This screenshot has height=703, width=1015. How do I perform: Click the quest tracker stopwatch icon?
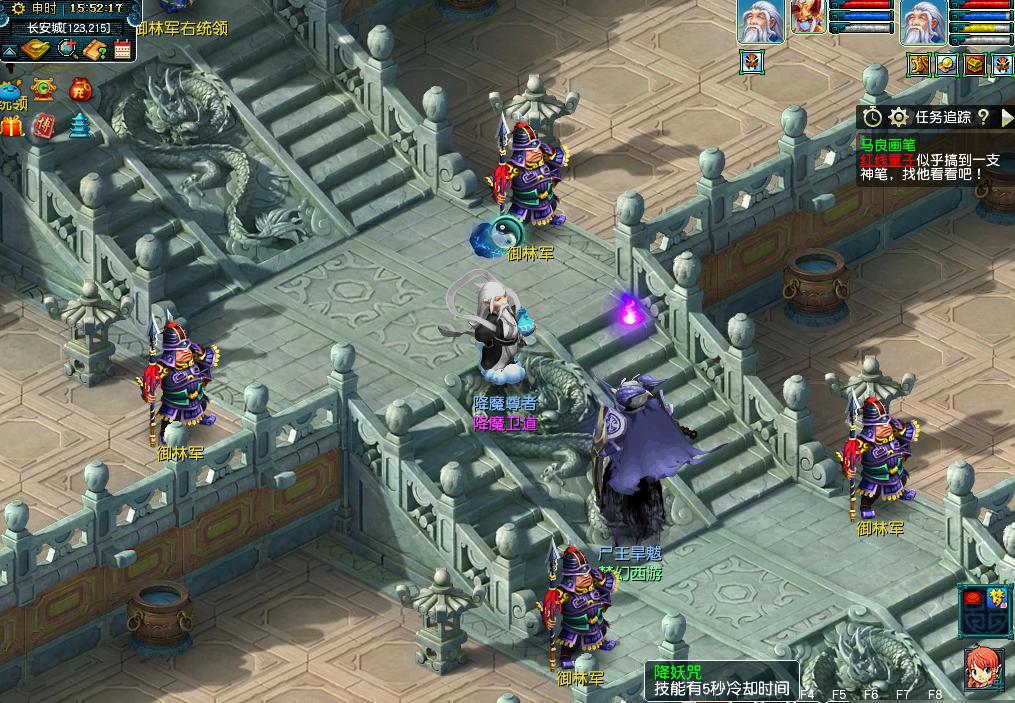(x=873, y=117)
